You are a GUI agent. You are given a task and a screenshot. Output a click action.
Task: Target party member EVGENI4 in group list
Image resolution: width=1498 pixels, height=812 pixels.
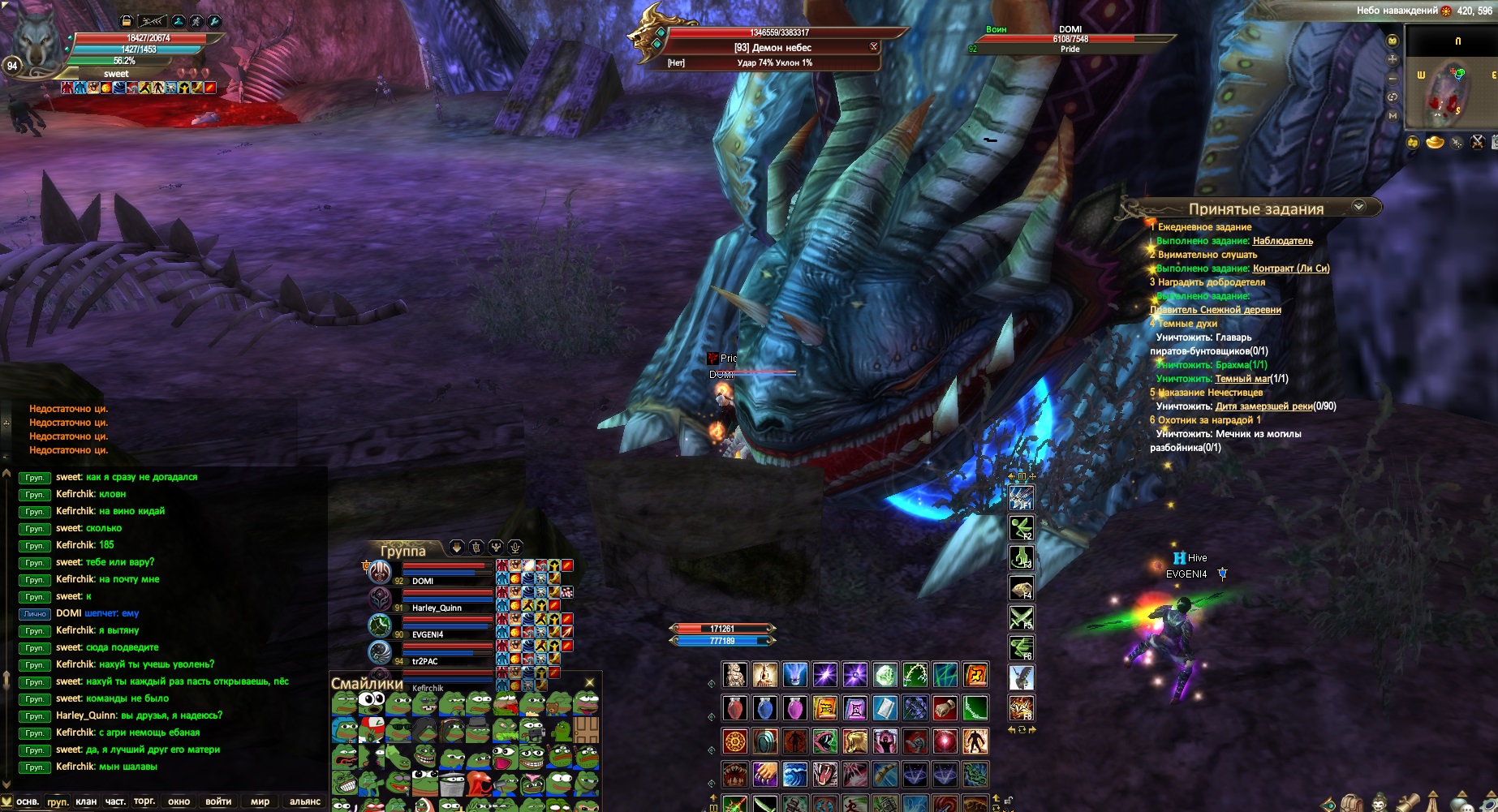coord(428,634)
